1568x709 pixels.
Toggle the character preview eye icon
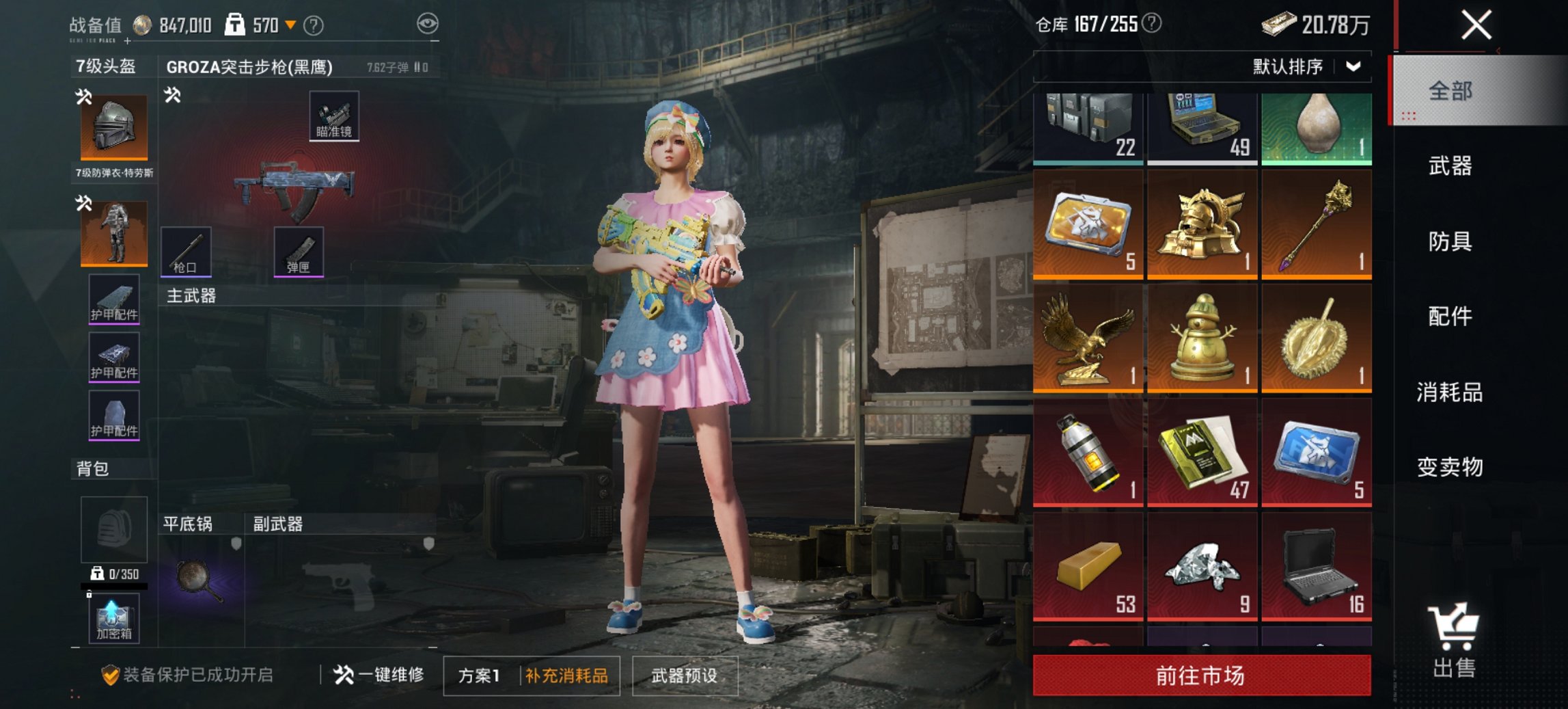(x=429, y=23)
